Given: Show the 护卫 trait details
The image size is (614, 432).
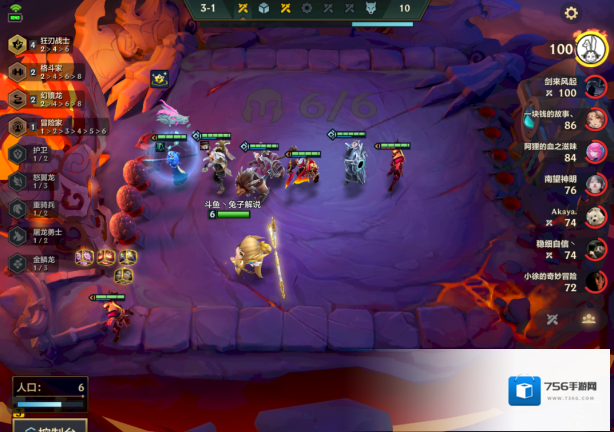Looking at the screenshot, I should click(38, 154).
